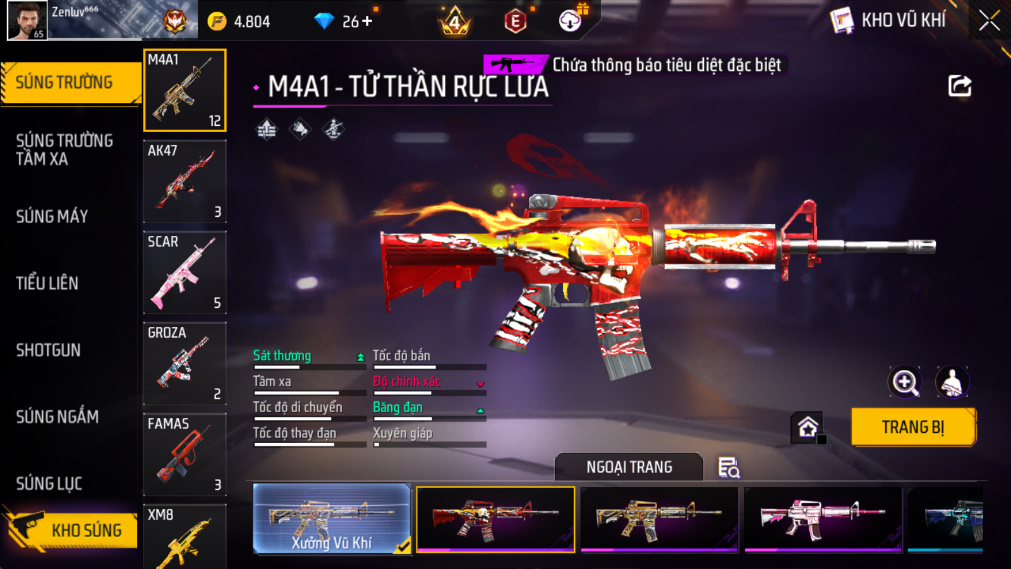Viewport: 1011px width, 569px height.
Task: Zoom in with the magnifier icon
Action: coord(905,382)
